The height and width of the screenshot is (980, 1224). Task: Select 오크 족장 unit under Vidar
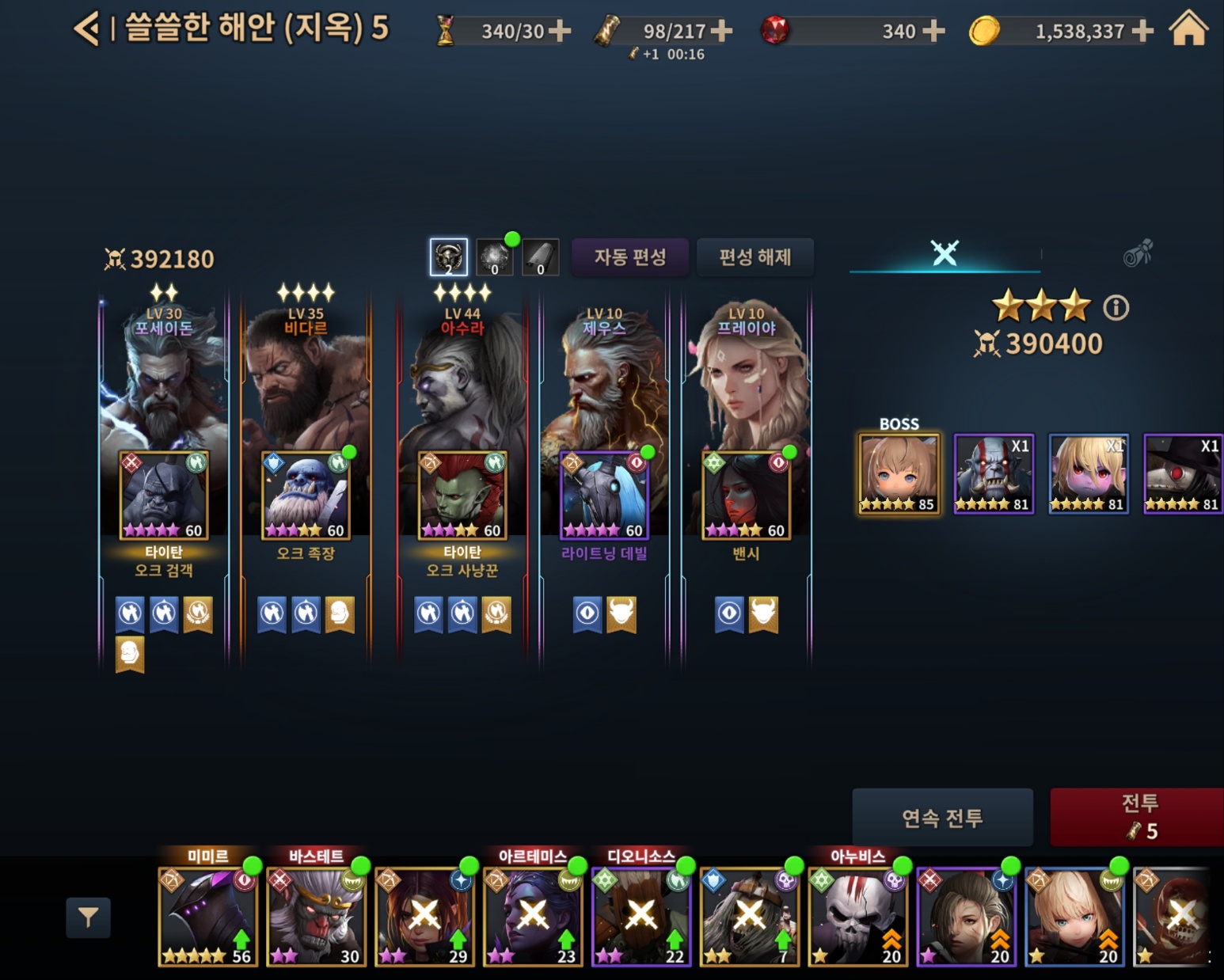click(x=306, y=496)
